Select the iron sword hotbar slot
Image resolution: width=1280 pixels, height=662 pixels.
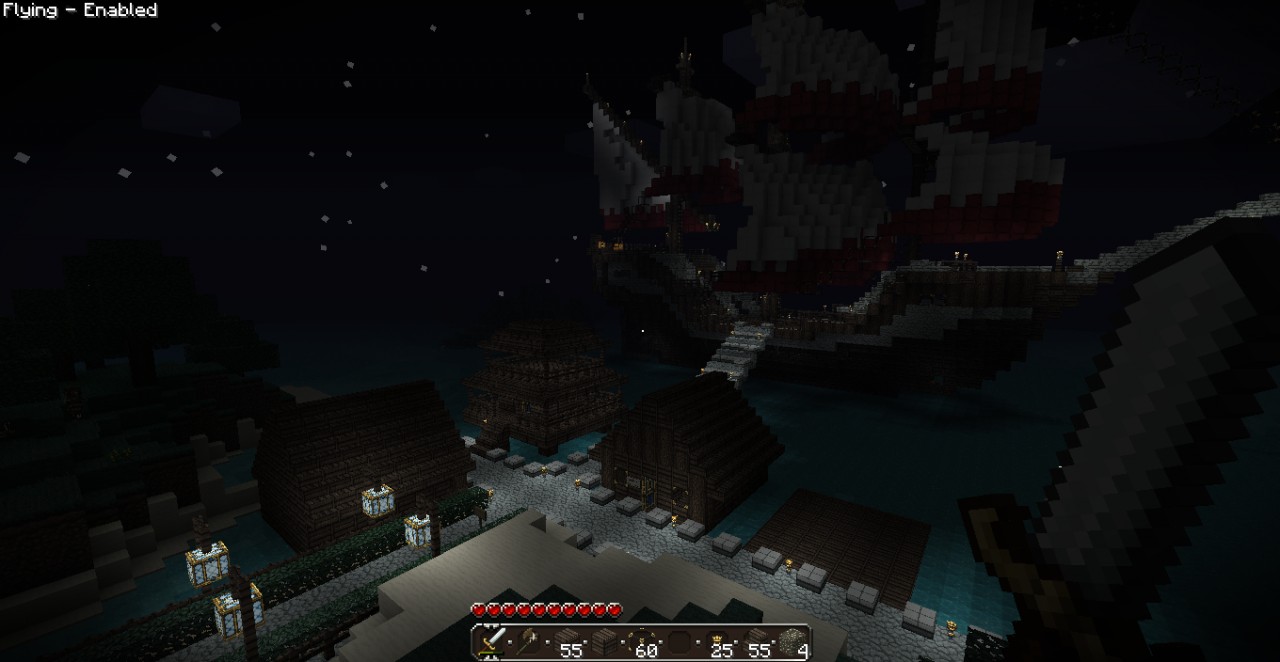coord(491,641)
